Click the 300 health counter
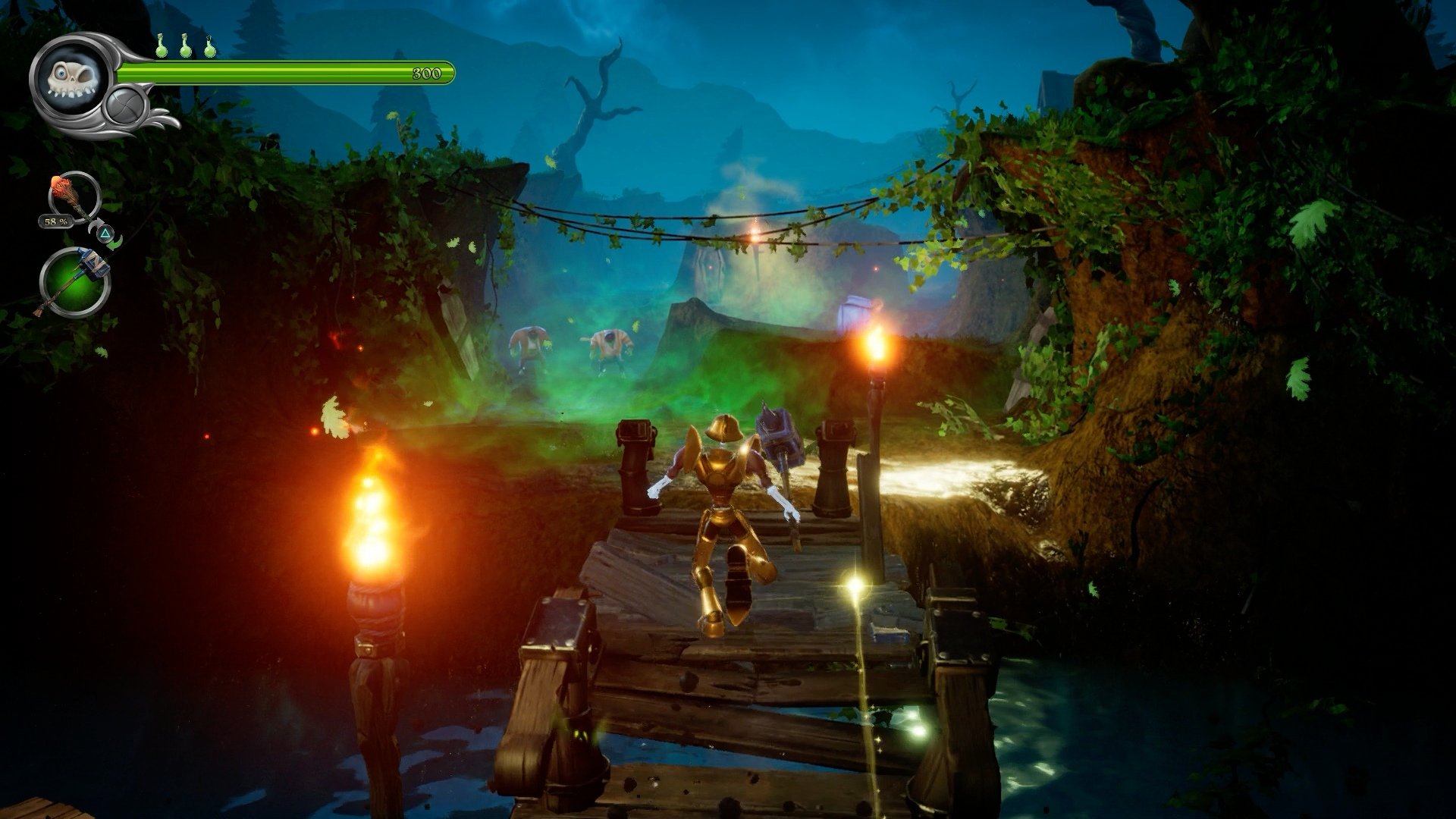 [x=427, y=74]
